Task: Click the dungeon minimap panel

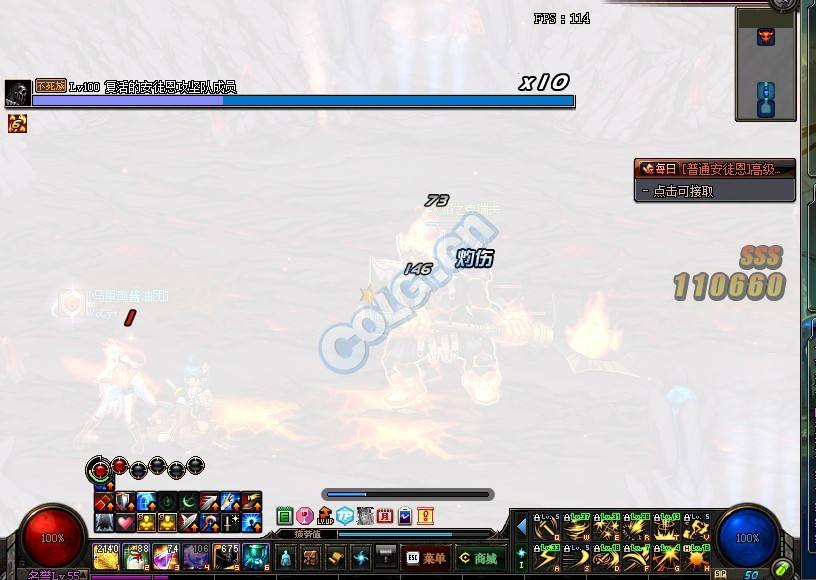Action: tap(766, 64)
